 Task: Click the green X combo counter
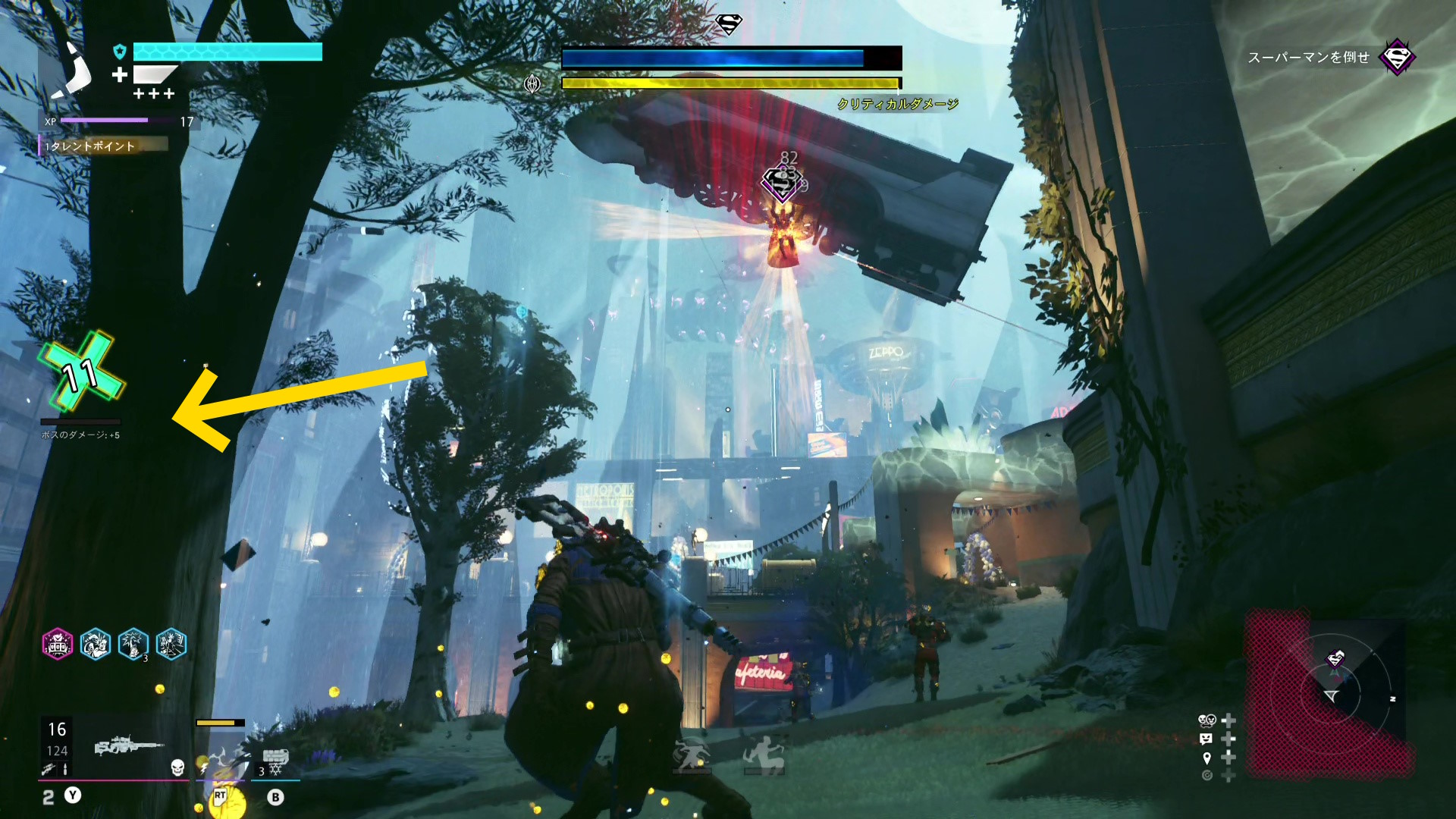pyautogui.click(x=82, y=373)
